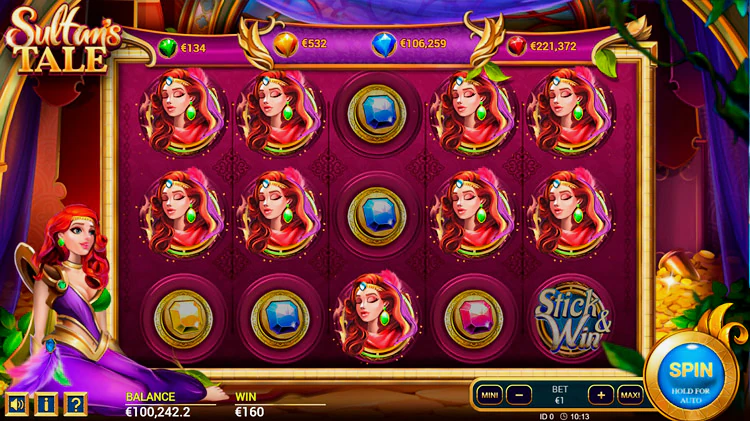
Task: Open the info paytable button
Action: click(46, 404)
